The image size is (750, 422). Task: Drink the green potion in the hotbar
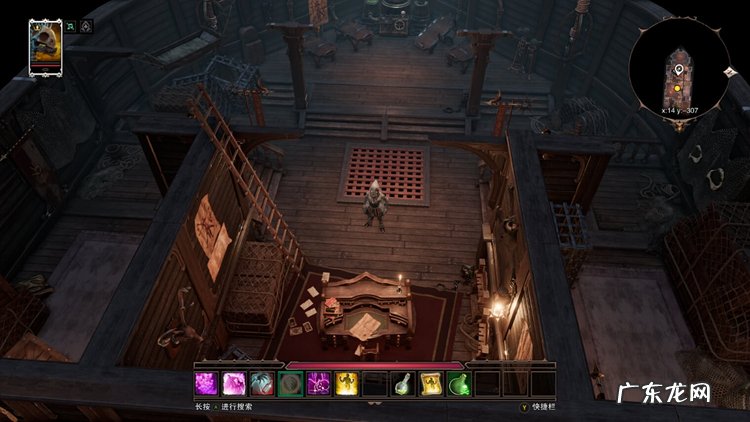pyautogui.click(x=459, y=383)
